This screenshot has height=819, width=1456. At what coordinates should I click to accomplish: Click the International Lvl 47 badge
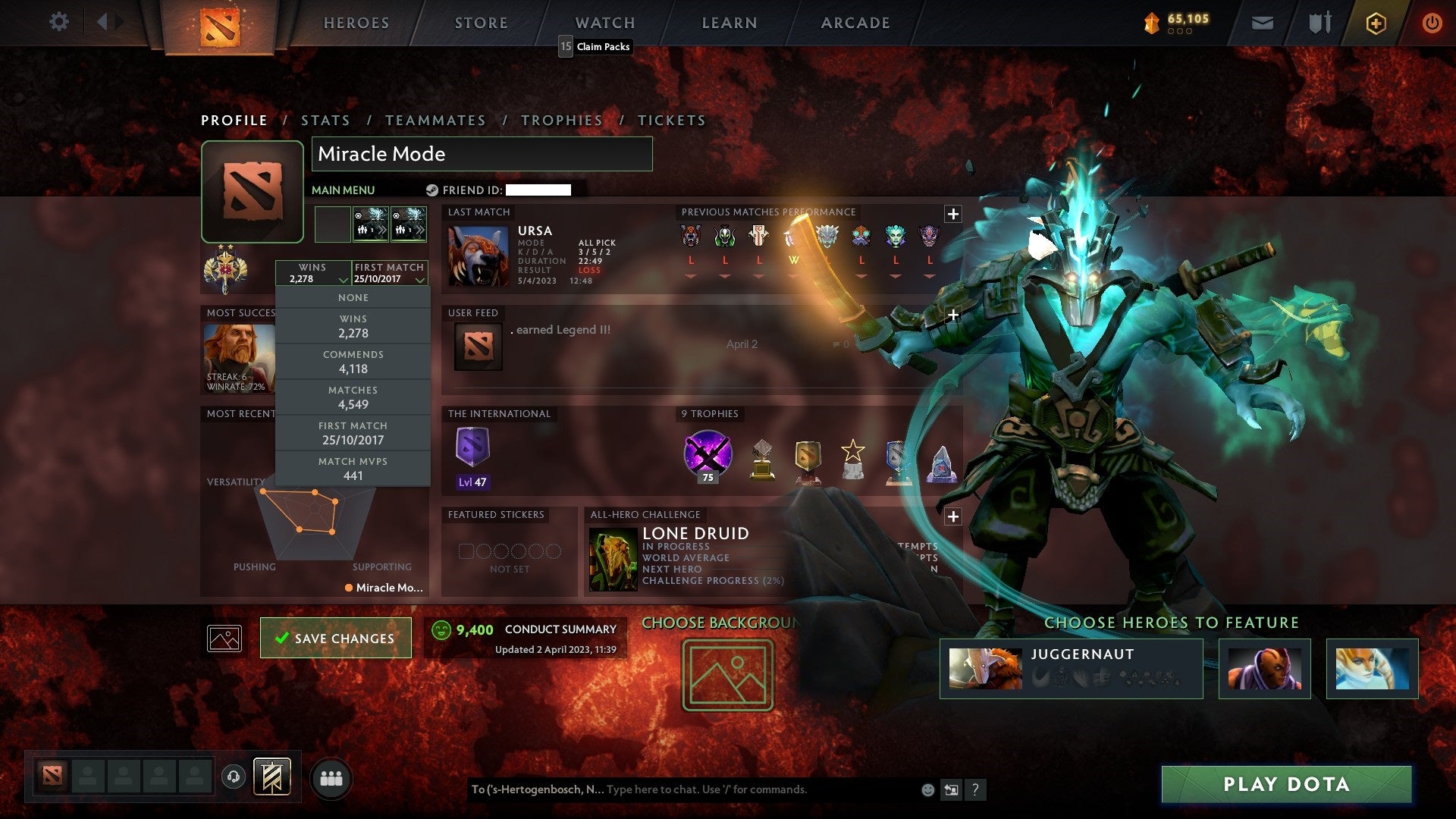tap(472, 453)
